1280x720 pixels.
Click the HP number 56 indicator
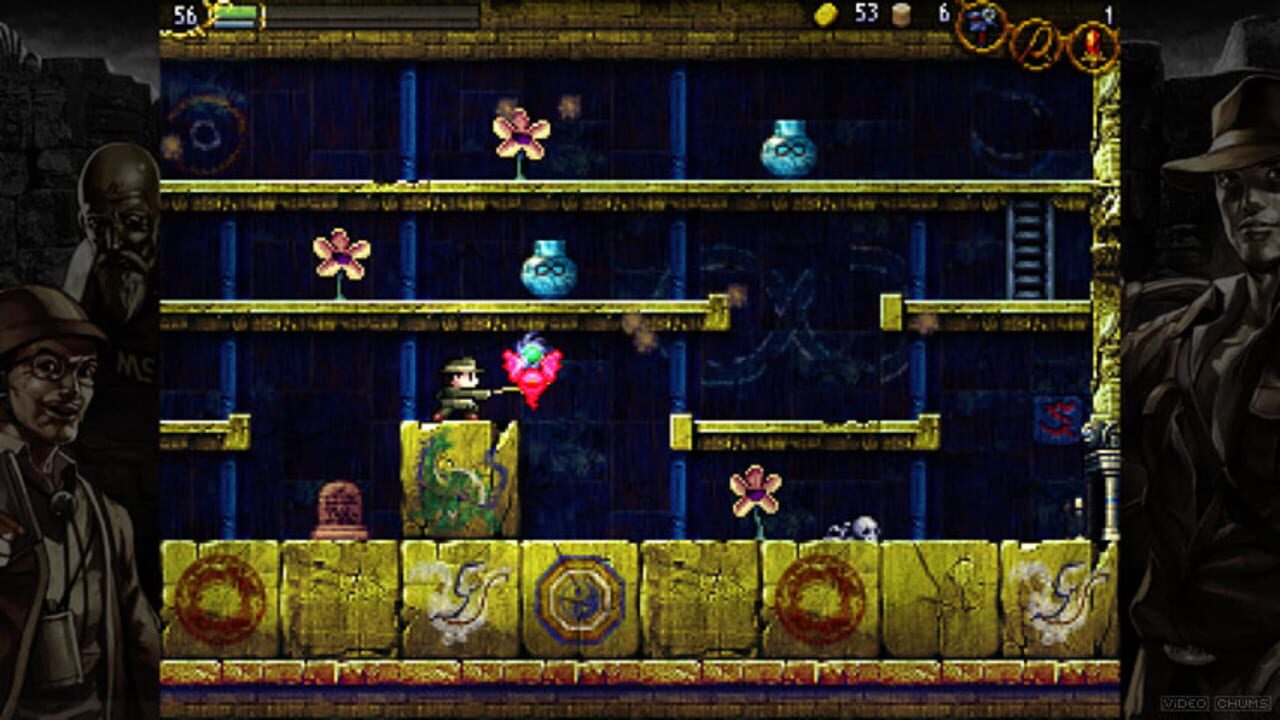[x=184, y=15]
